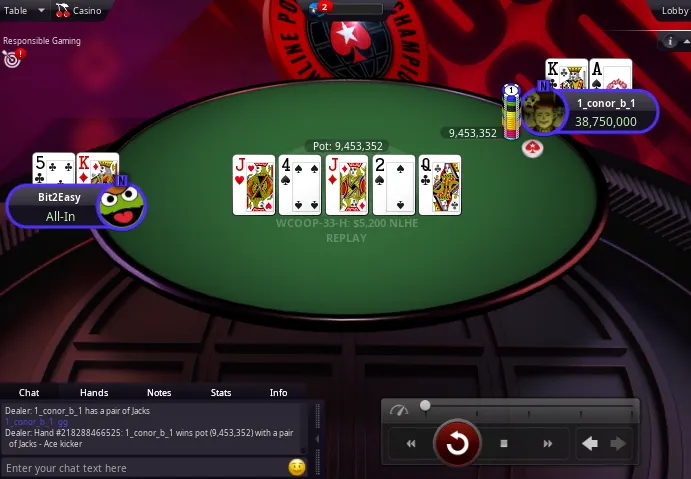Open the Table dropdown menu
The image size is (691, 479).
(25, 10)
